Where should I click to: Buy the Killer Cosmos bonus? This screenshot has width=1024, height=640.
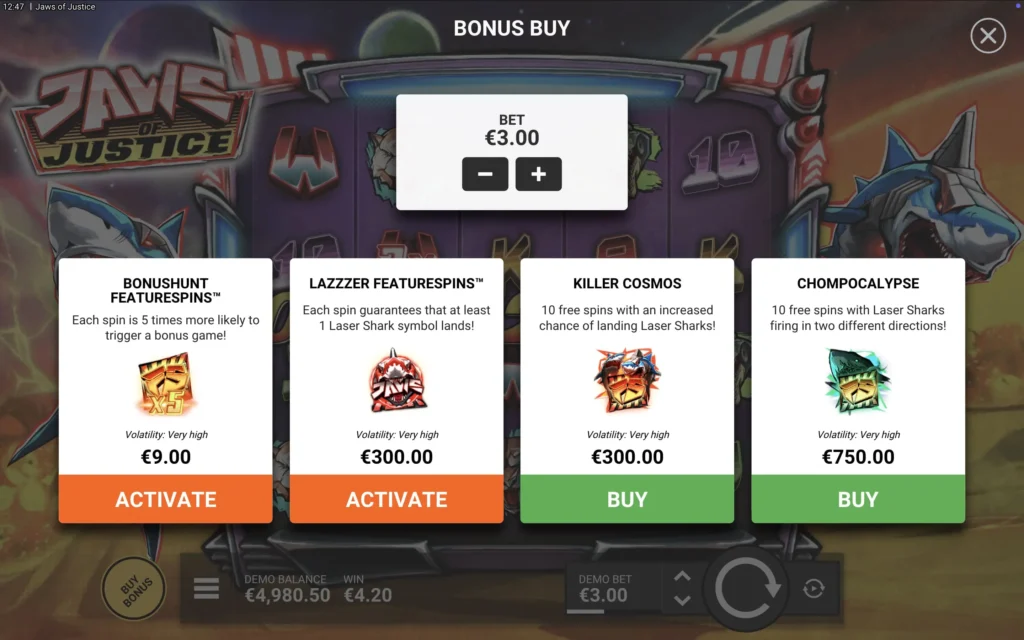(627, 499)
